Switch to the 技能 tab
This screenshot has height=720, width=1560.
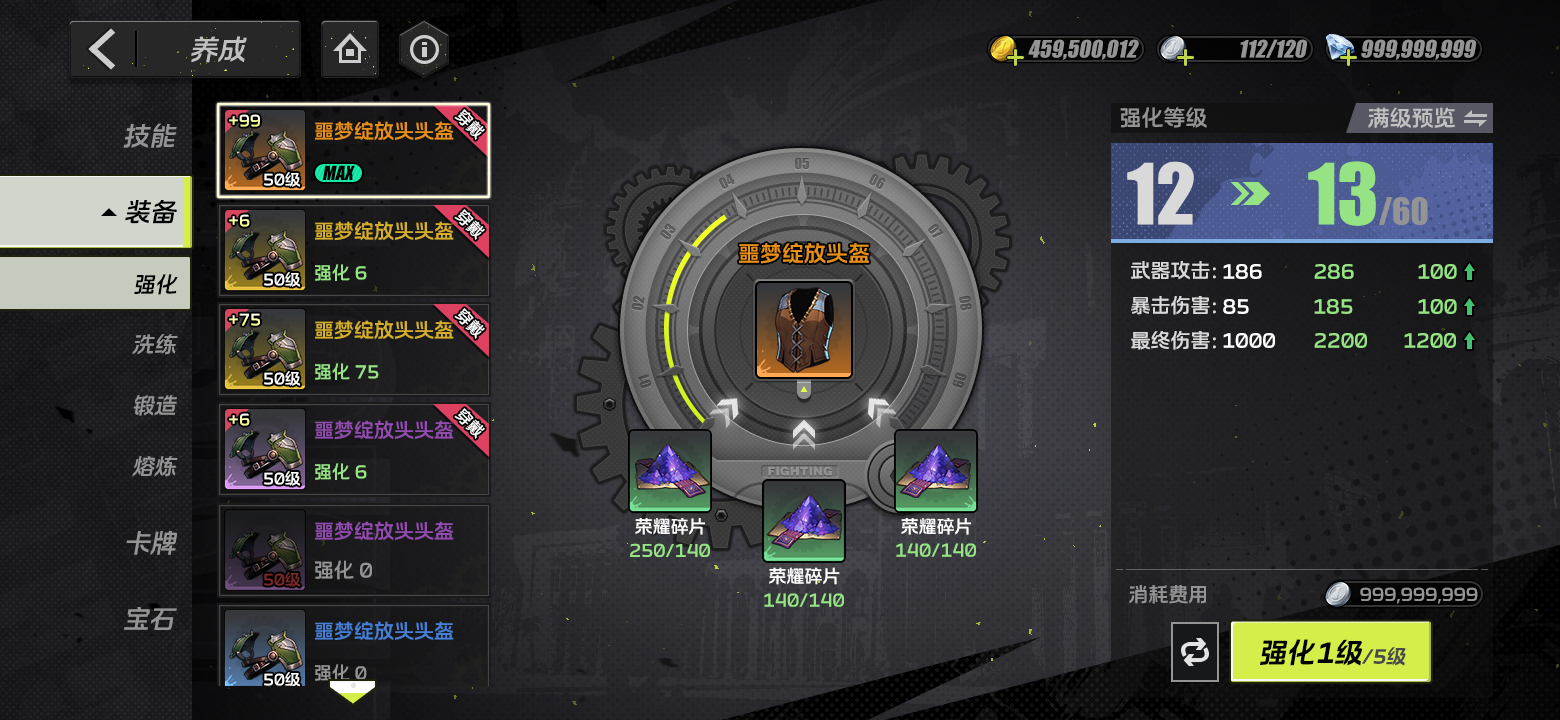click(x=150, y=136)
